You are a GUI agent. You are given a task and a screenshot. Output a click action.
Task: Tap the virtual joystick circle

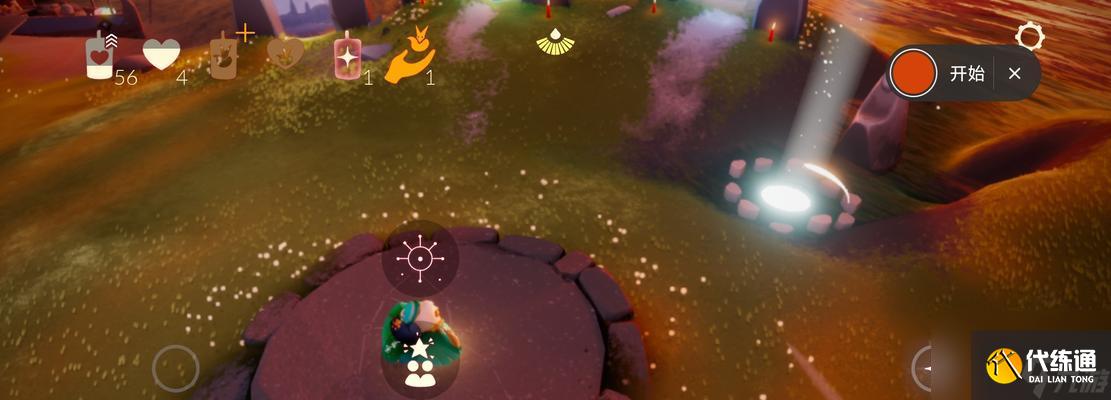point(176,368)
